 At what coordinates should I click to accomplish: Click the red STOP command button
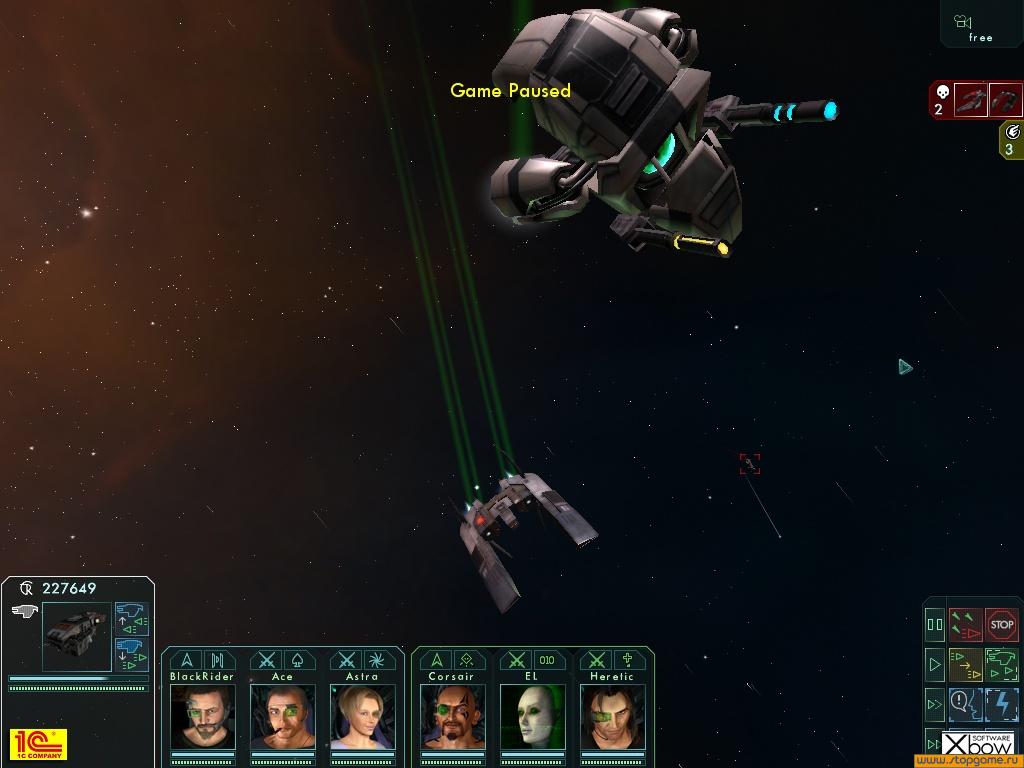tap(1001, 625)
